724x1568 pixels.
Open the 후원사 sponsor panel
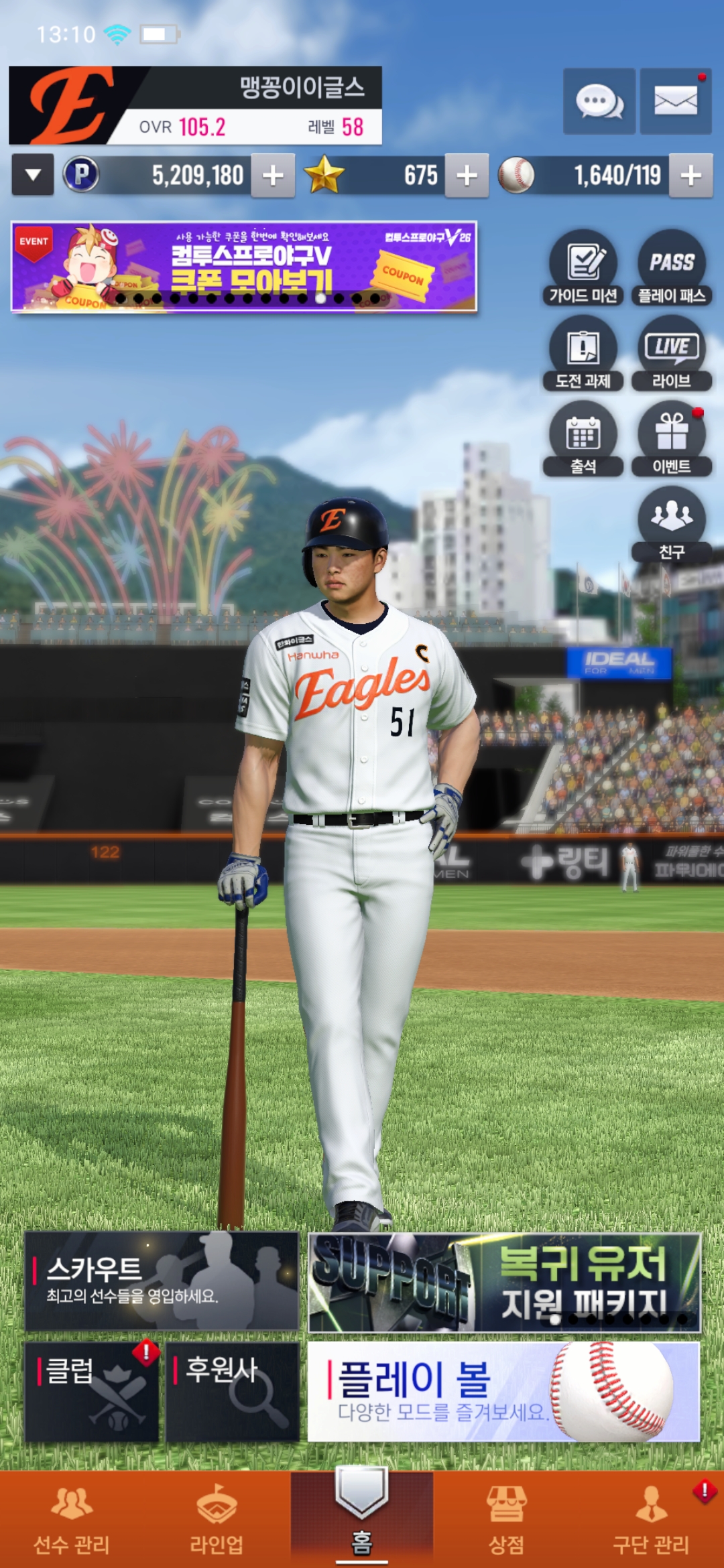(232, 1392)
